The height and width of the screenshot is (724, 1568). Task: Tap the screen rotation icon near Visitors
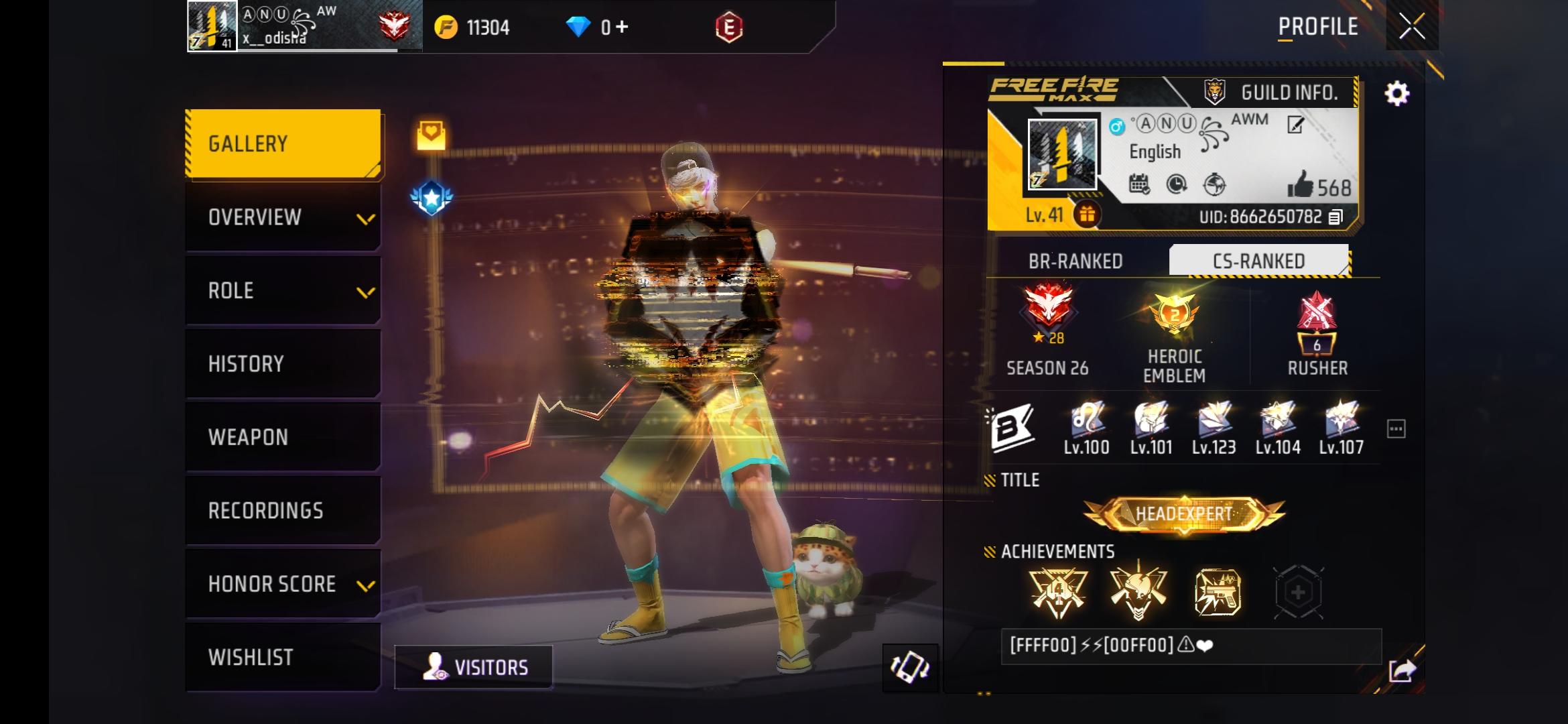pos(911,668)
